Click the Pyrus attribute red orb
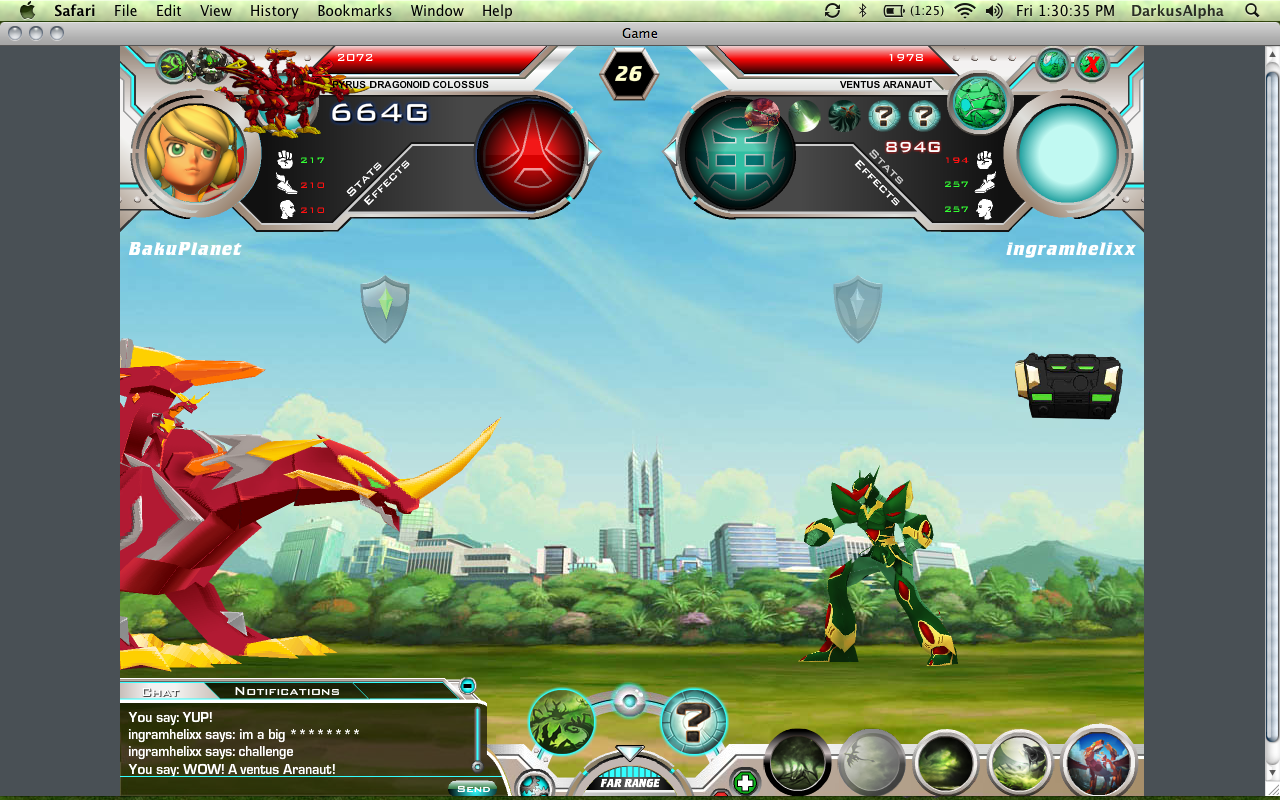The height and width of the screenshot is (800, 1280). click(x=531, y=154)
